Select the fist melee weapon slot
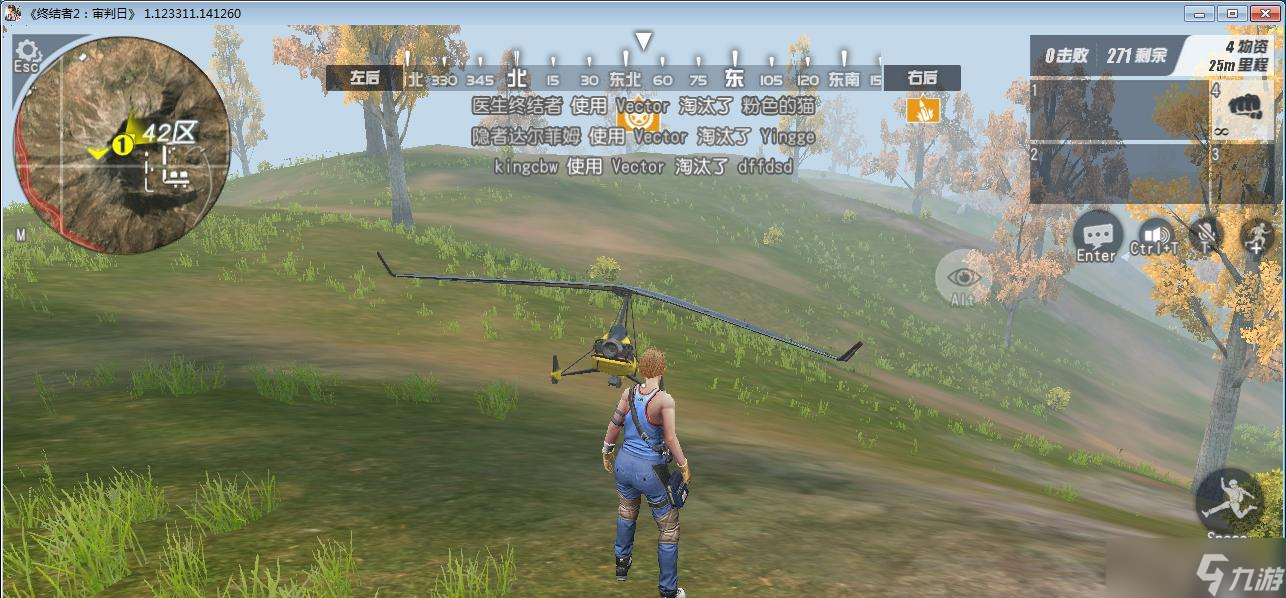The width and height of the screenshot is (1286, 598). (1243, 104)
